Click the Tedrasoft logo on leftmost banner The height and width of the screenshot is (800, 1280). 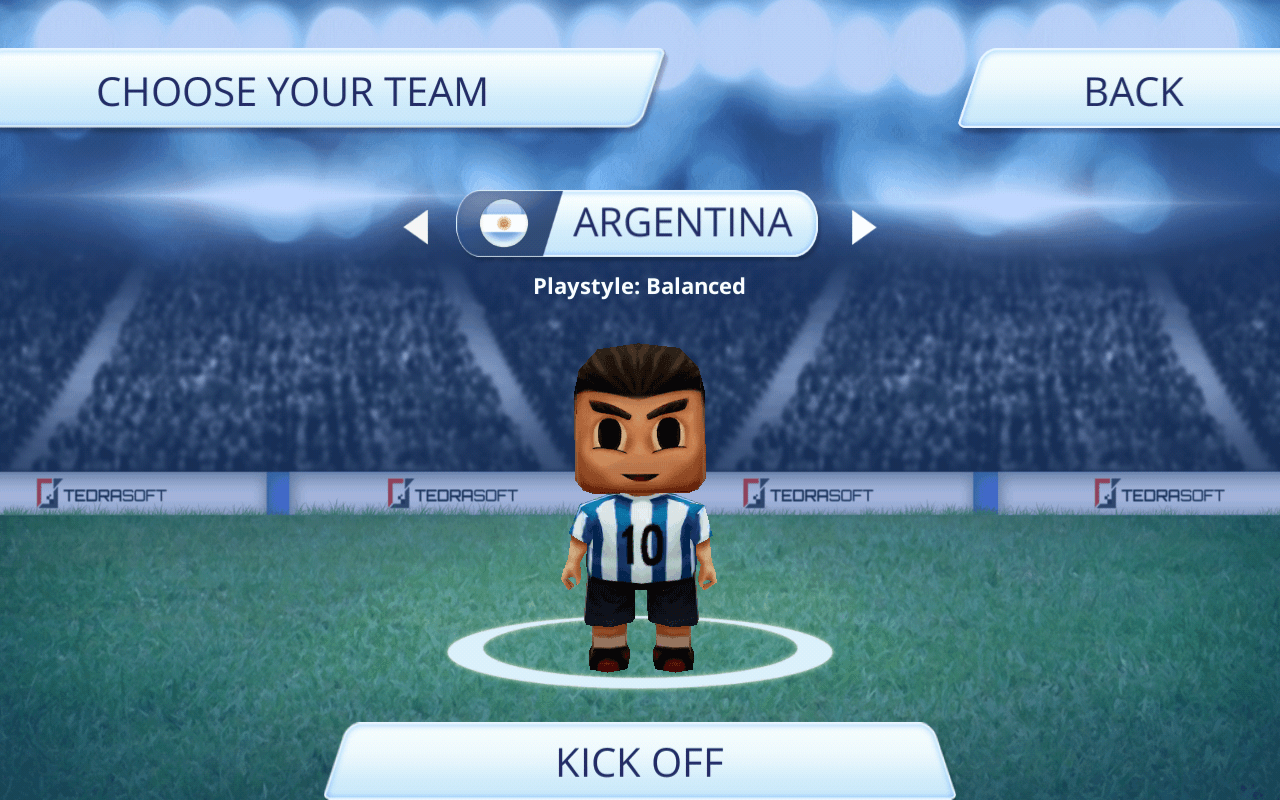coord(101,494)
